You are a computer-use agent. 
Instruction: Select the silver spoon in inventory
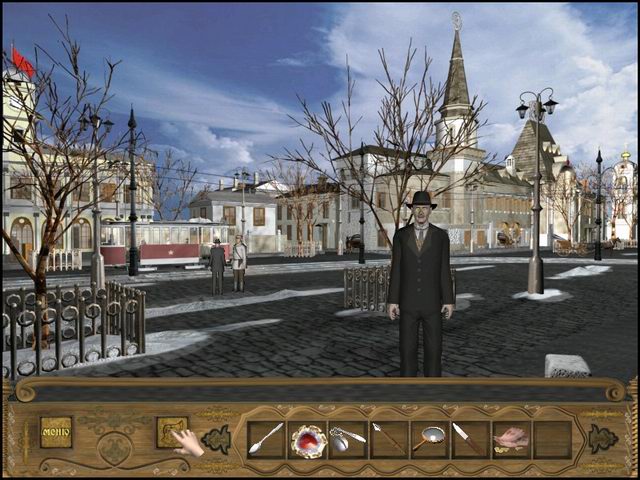coord(267,438)
